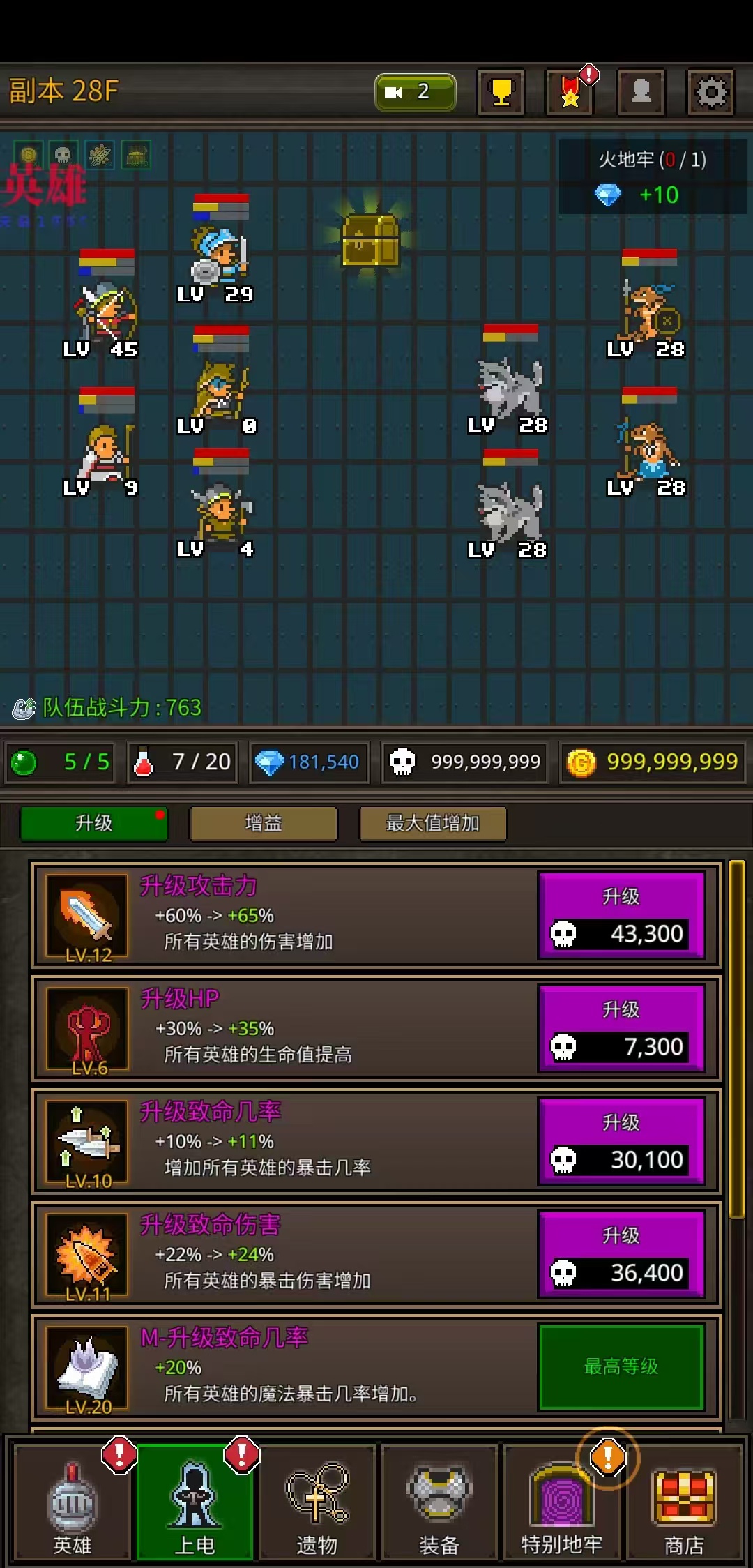
Task: Upgrade critical chance for 30,100 skulls
Action: (x=621, y=1141)
